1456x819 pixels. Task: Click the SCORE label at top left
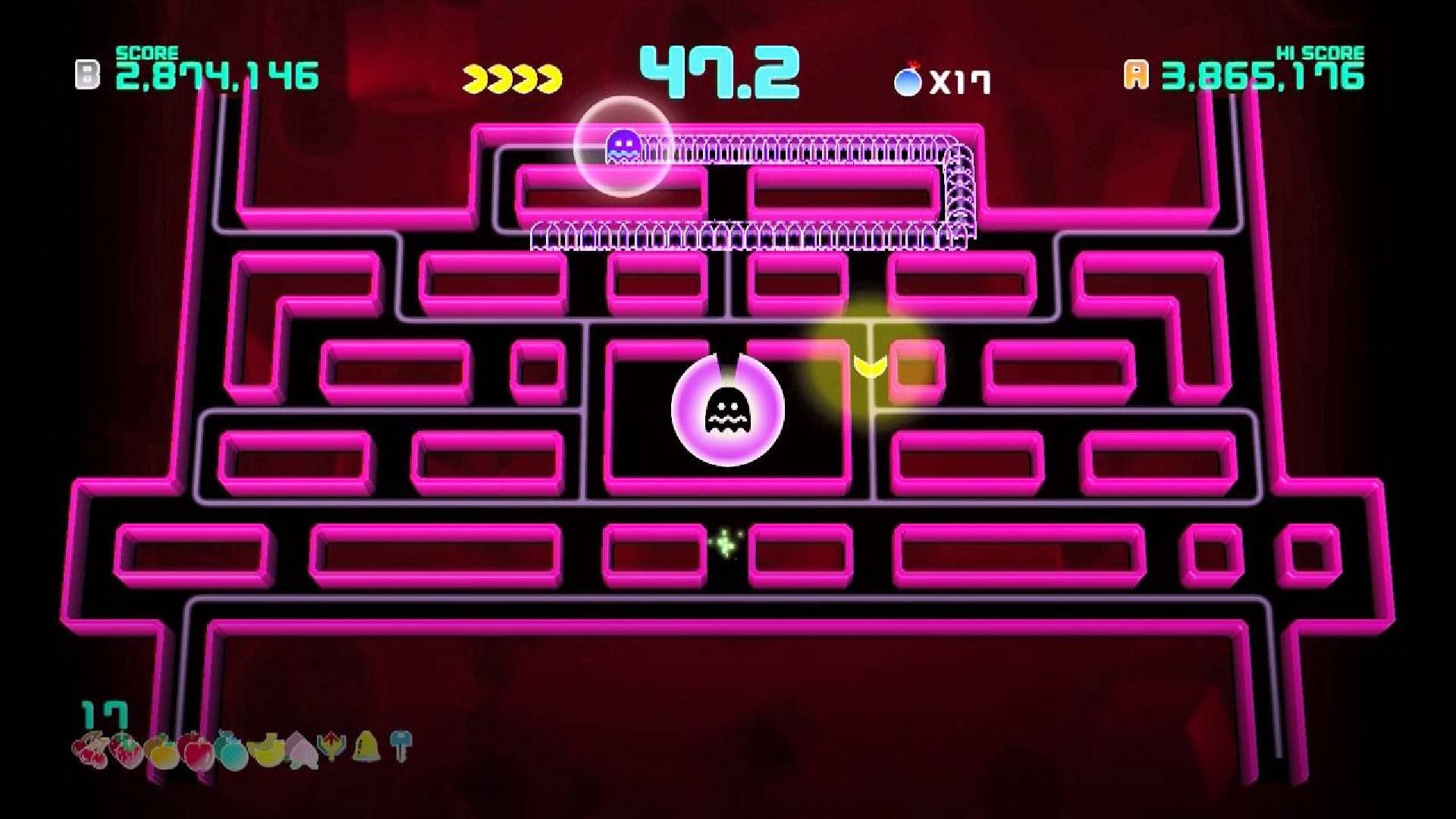146,55
